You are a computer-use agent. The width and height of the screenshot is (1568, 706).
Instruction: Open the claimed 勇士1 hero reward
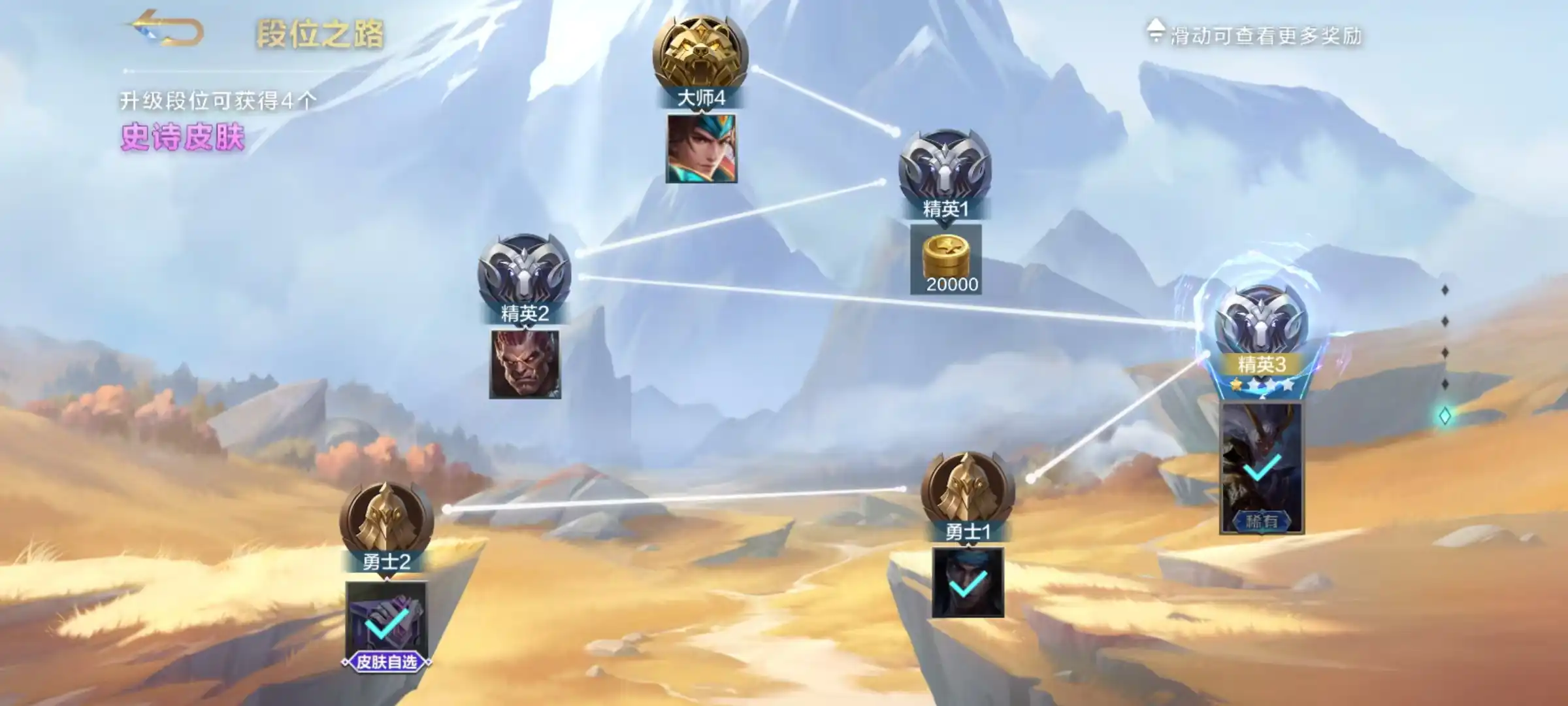[x=968, y=583]
